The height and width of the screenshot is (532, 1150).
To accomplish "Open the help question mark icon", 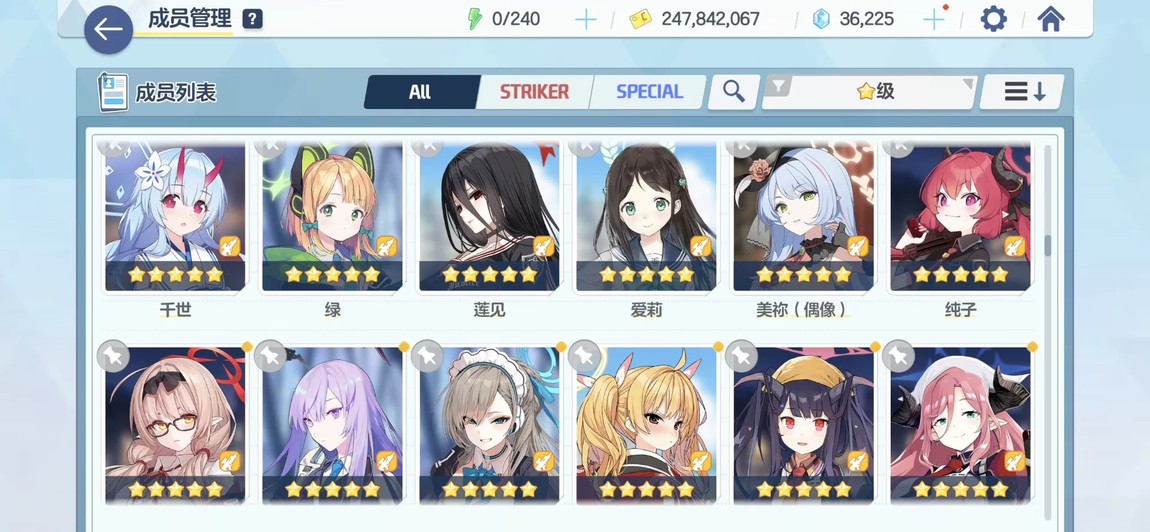I will coord(252,19).
